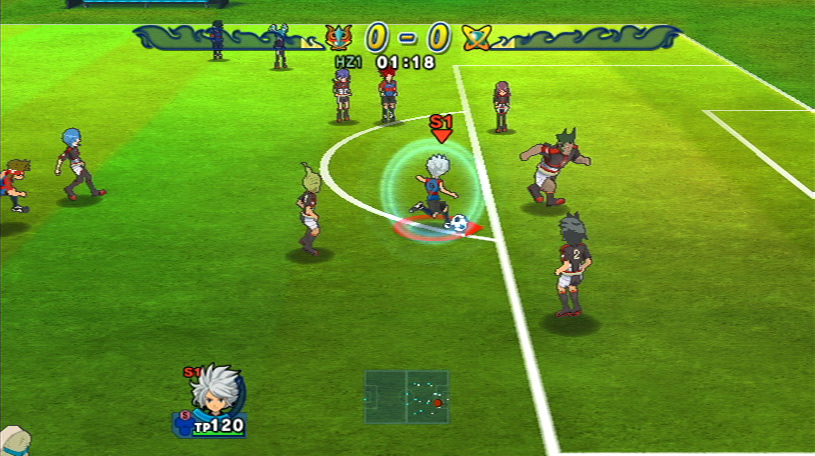Click the right team's yellow emblem
The width and height of the screenshot is (815, 456).
[x=476, y=38]
